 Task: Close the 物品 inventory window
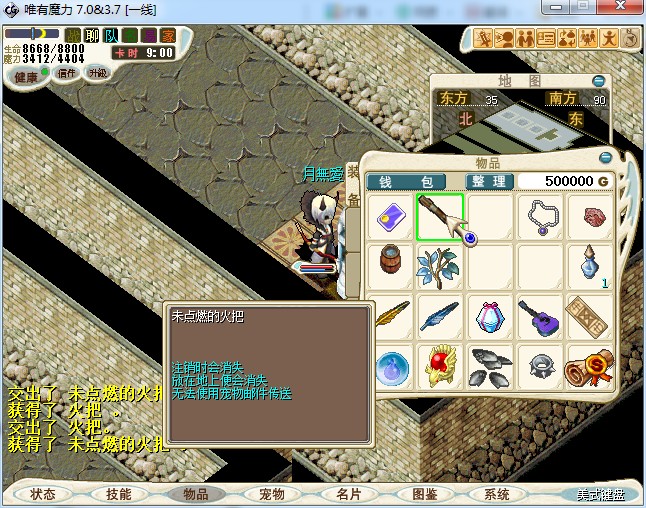click(x=604, y=158)
